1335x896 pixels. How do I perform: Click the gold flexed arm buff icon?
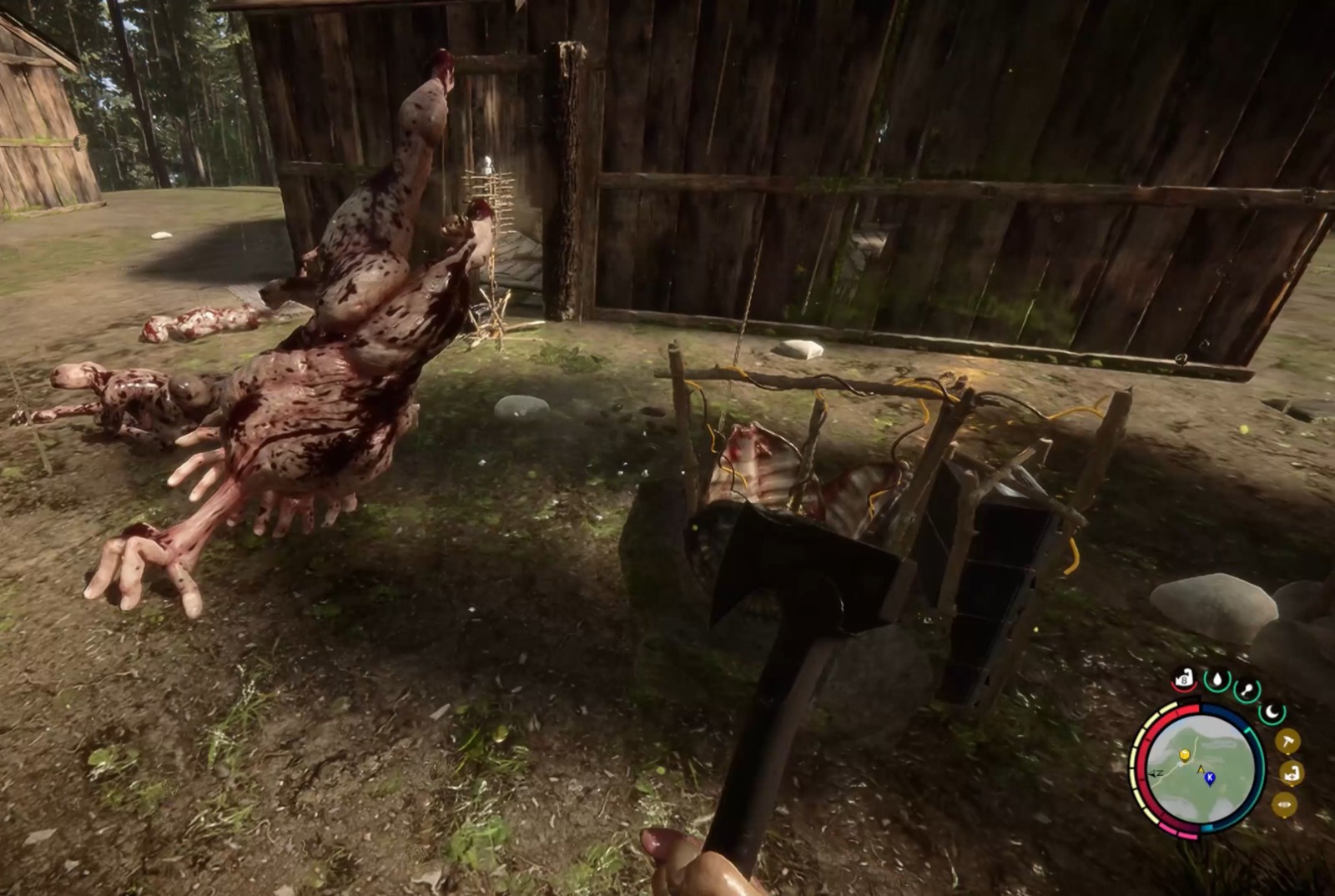(1291, 773)
